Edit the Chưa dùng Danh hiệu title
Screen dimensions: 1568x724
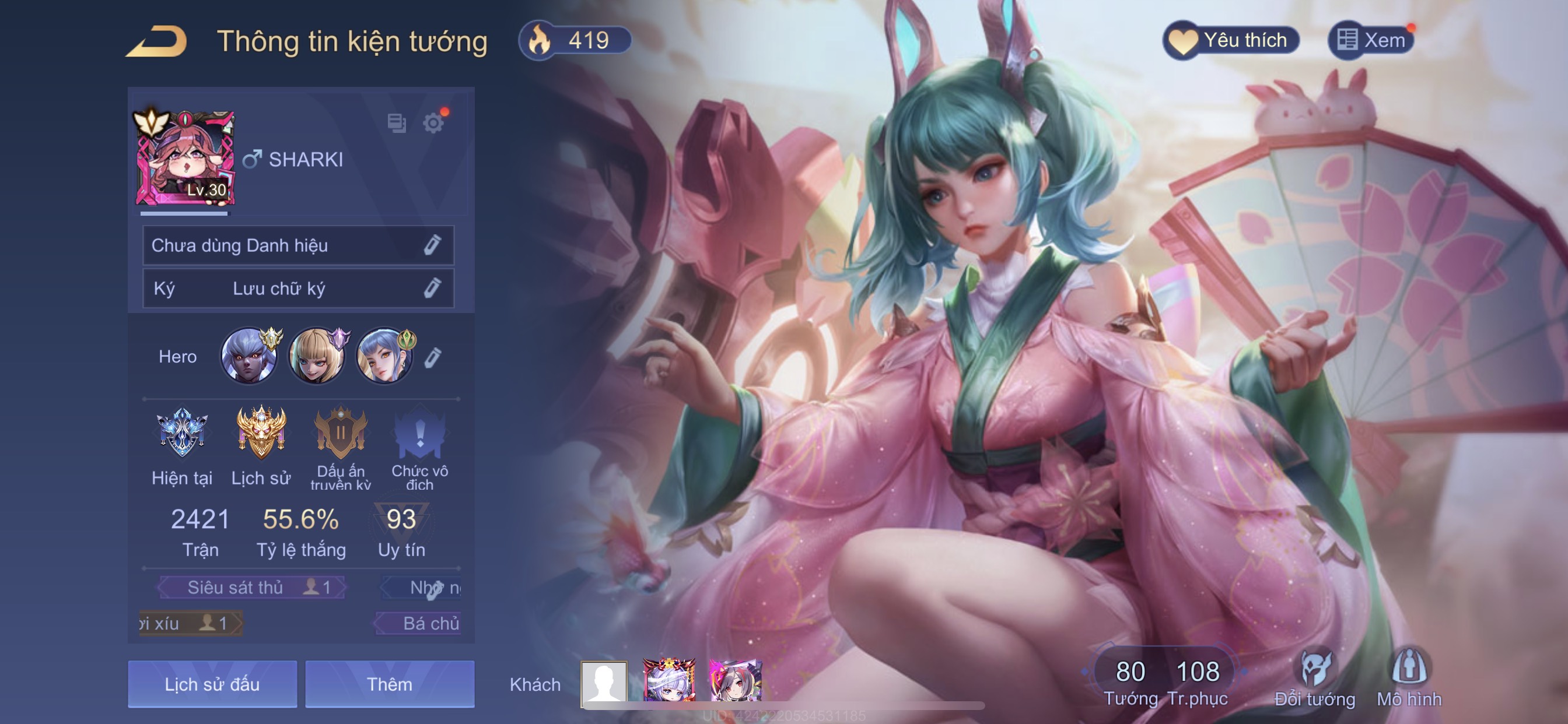(432, 245)
